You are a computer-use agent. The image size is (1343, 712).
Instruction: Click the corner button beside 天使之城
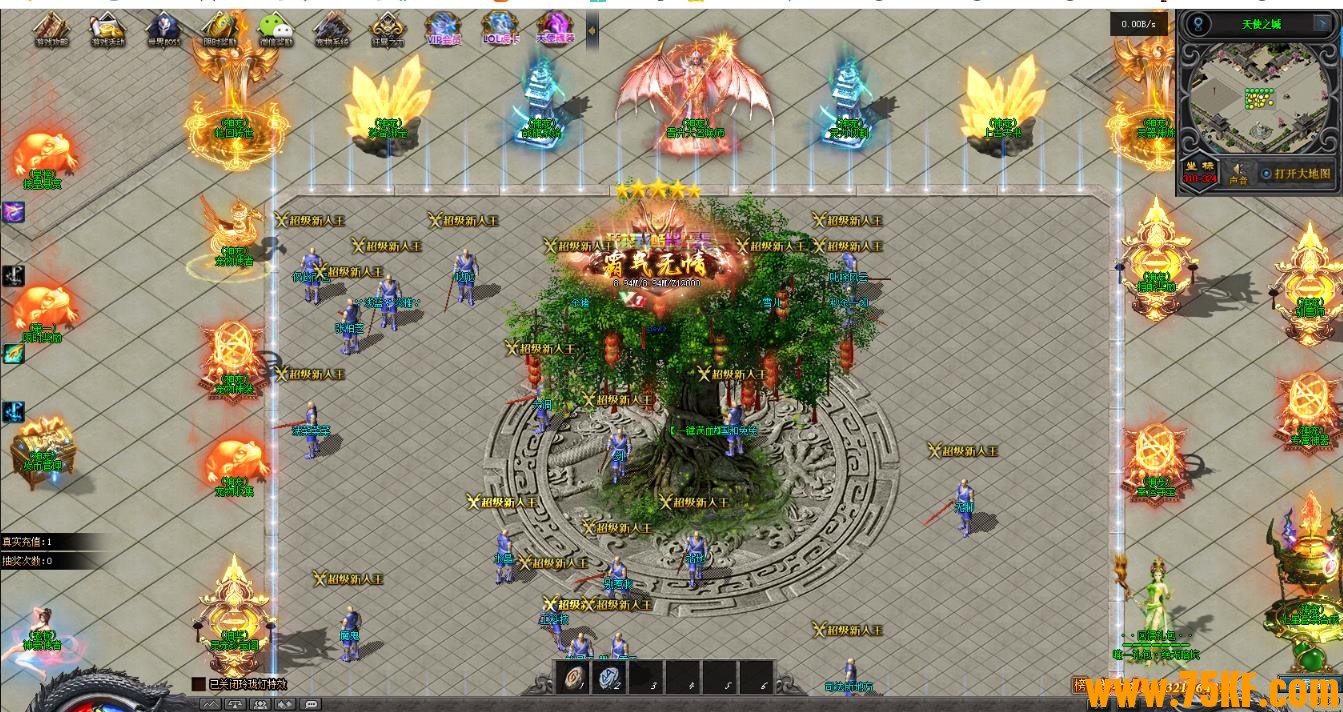[1321, 24]
